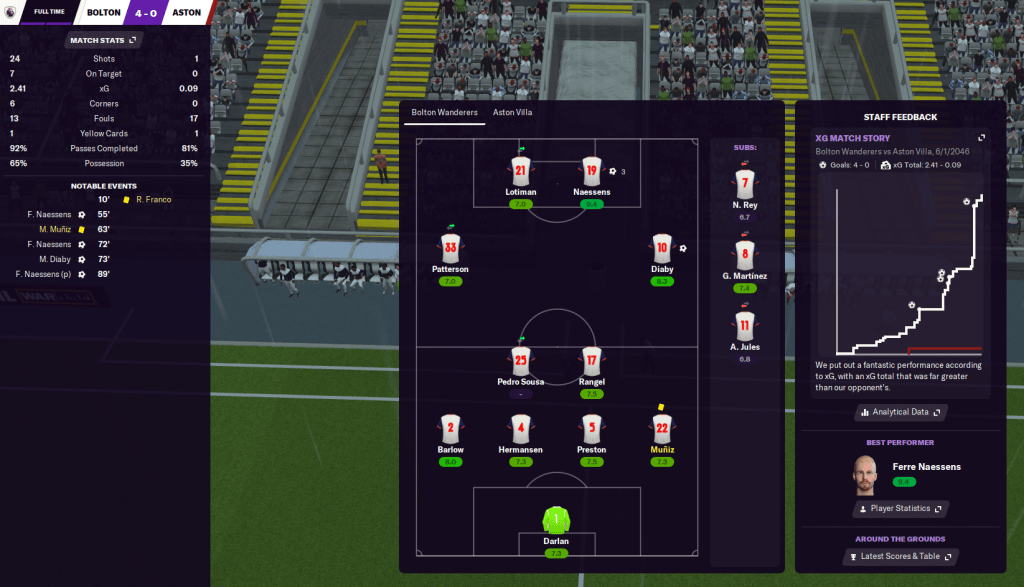This screenshot has height=587, width=1024.
Task: Pick Rangel number 17 shirt
Action: [x=591, y=360]
